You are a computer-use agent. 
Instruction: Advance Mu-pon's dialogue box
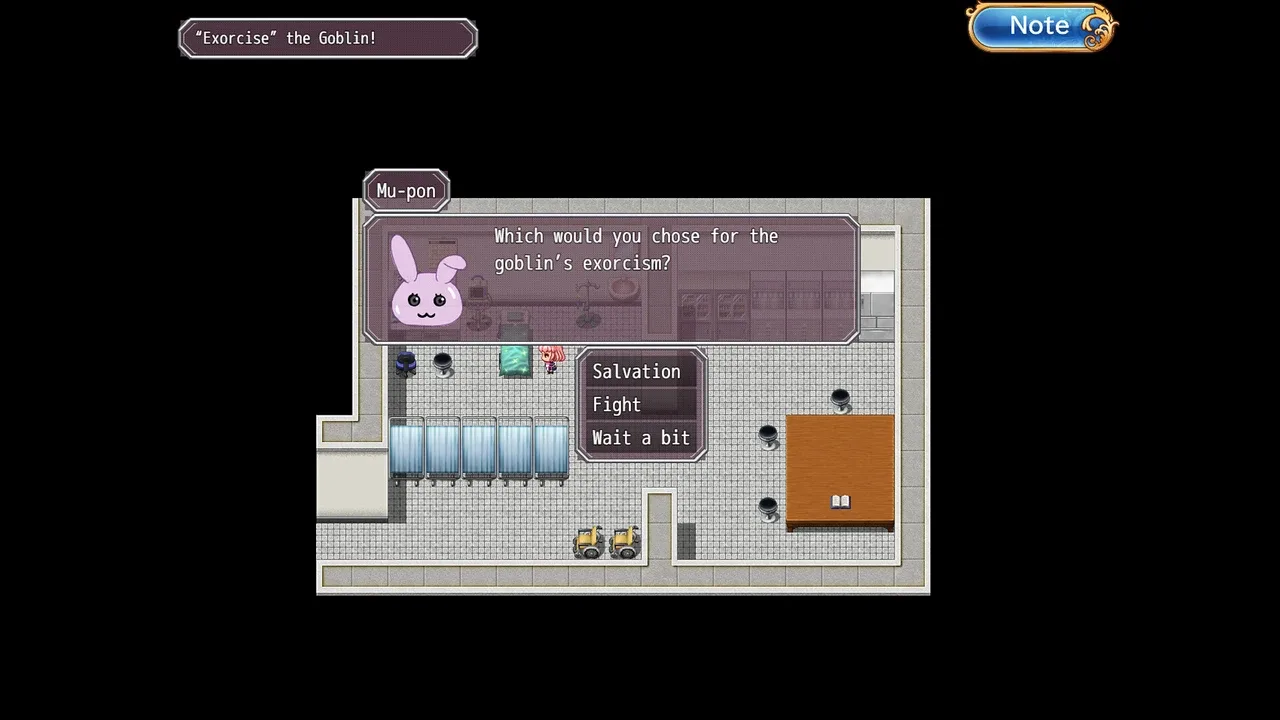(x=610, y=280)
